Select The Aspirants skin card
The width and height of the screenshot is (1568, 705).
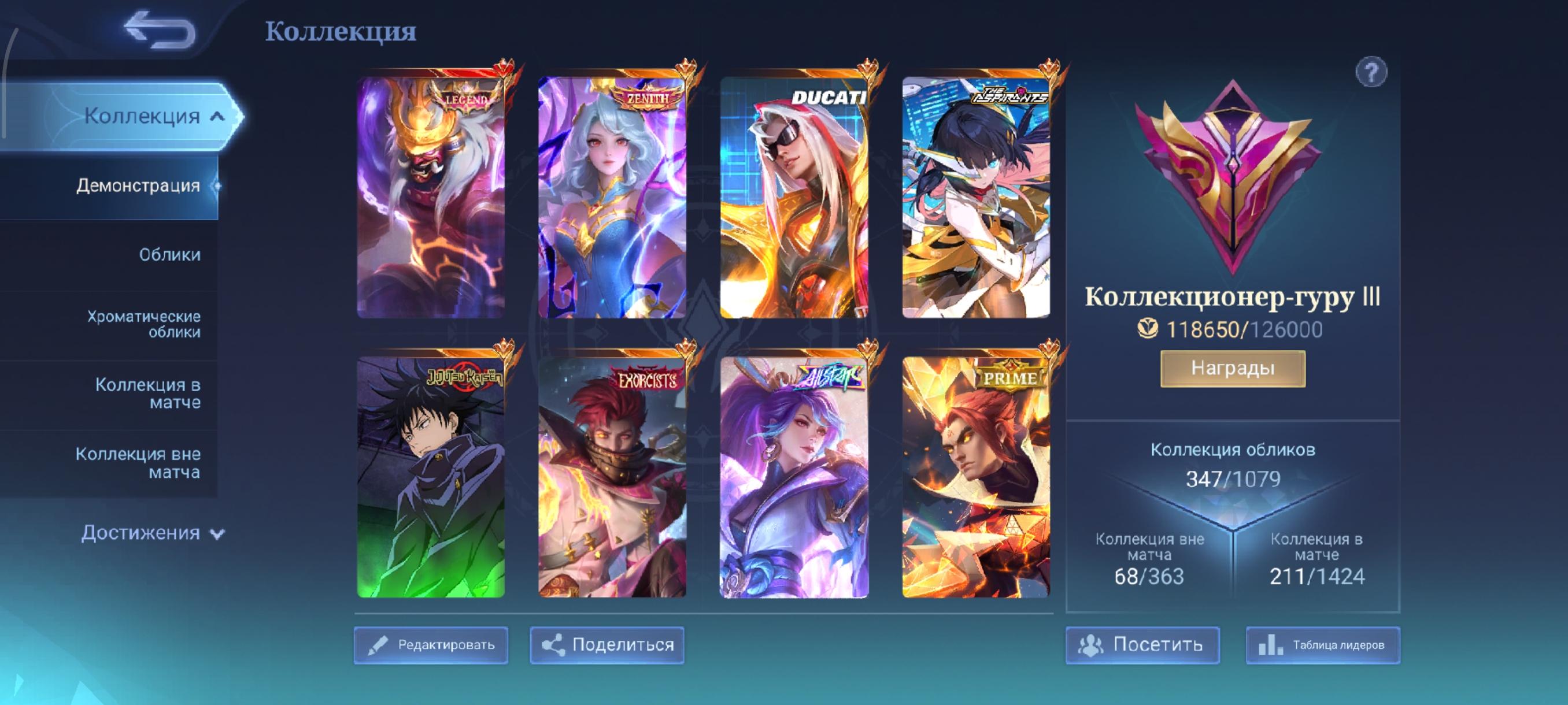coord(975,196)
